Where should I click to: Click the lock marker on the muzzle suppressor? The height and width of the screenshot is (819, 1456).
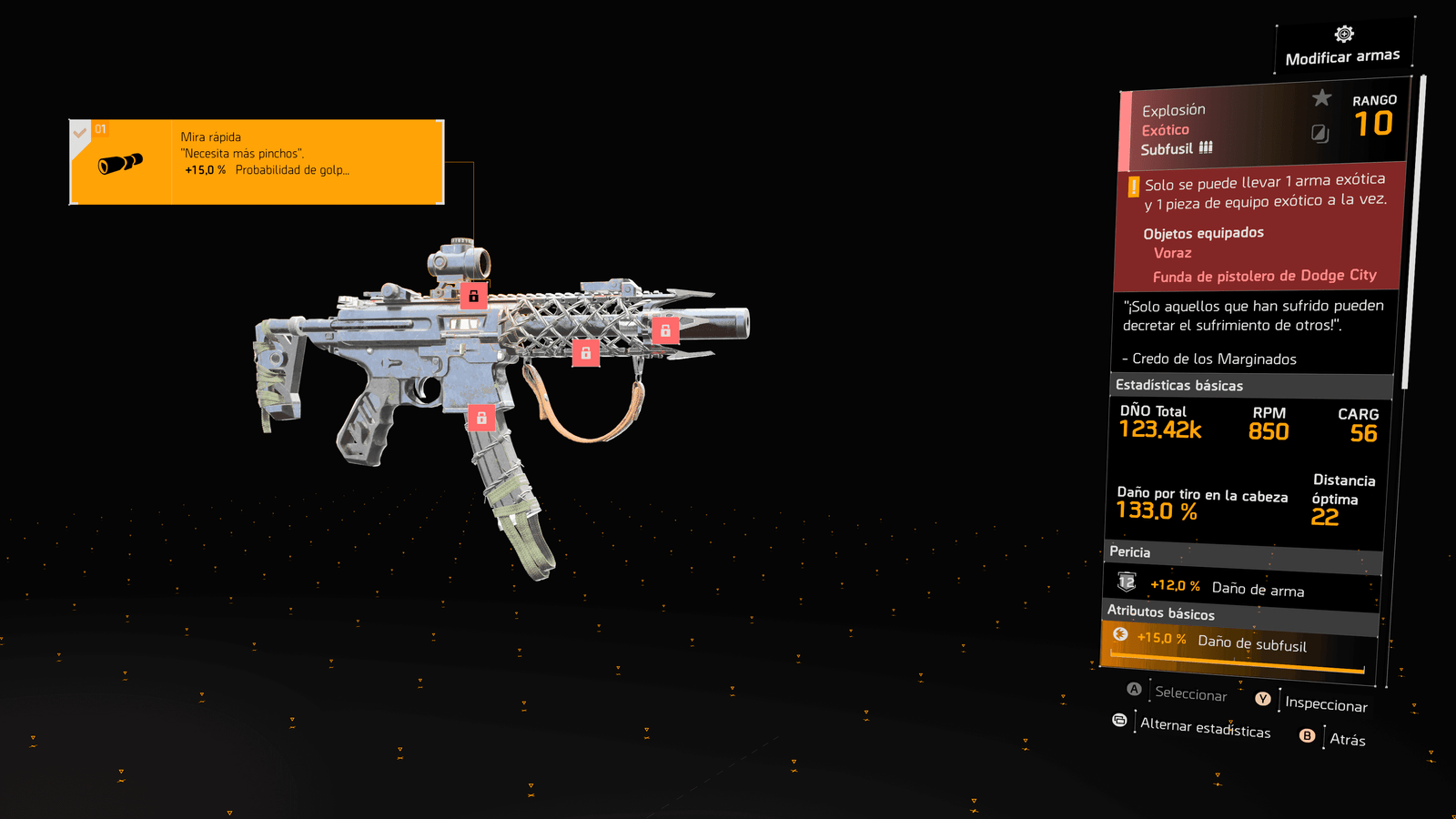click(x=665, y=330)
